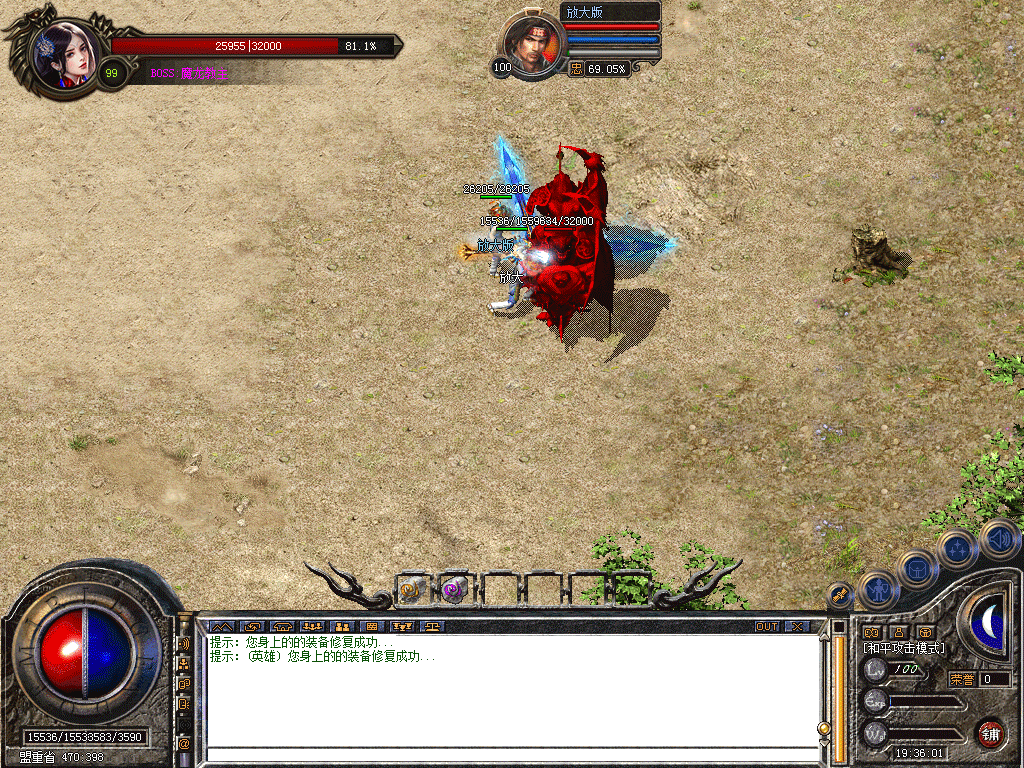
Task: Use the purple spiral scroll in quick slot
Action: 455,590
